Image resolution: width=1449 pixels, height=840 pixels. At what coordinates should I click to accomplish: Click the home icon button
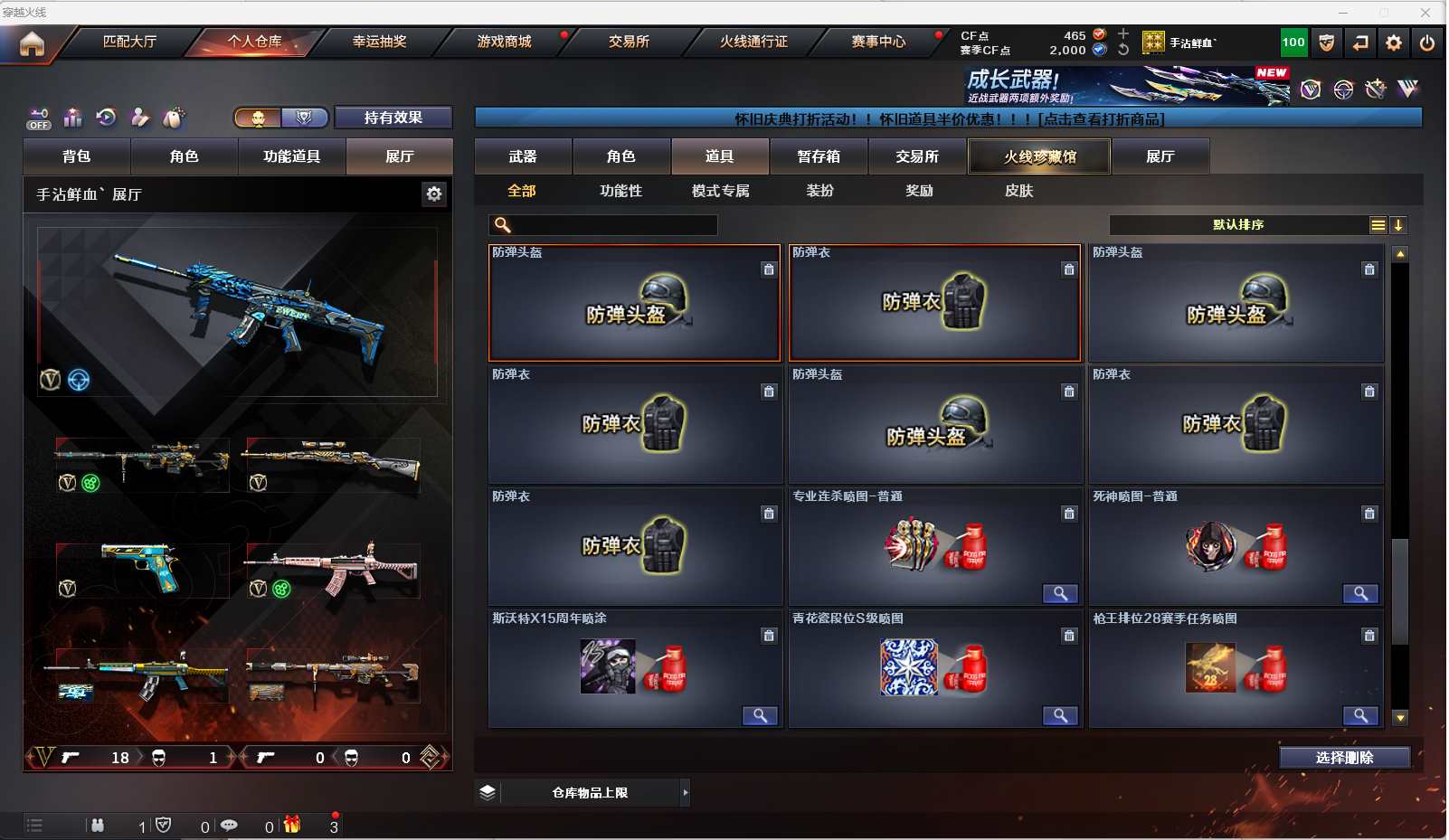32,43
